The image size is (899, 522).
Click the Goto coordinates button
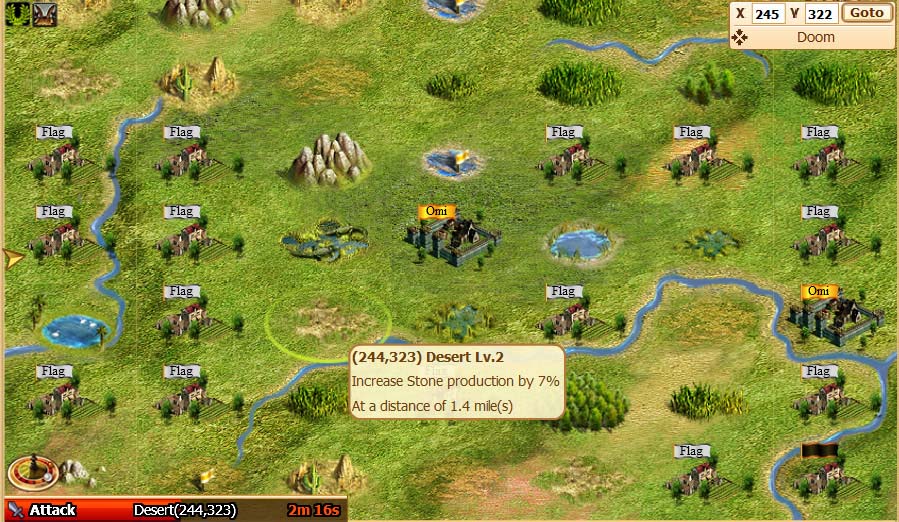(x=867, y=13)
